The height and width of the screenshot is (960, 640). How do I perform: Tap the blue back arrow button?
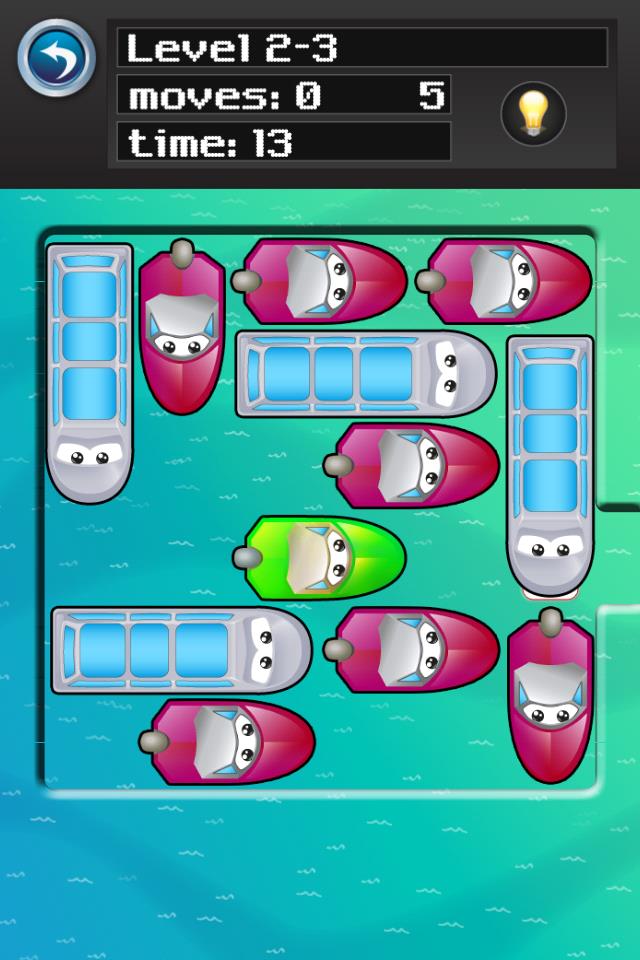pyautogui.click(x=56, y=58)
